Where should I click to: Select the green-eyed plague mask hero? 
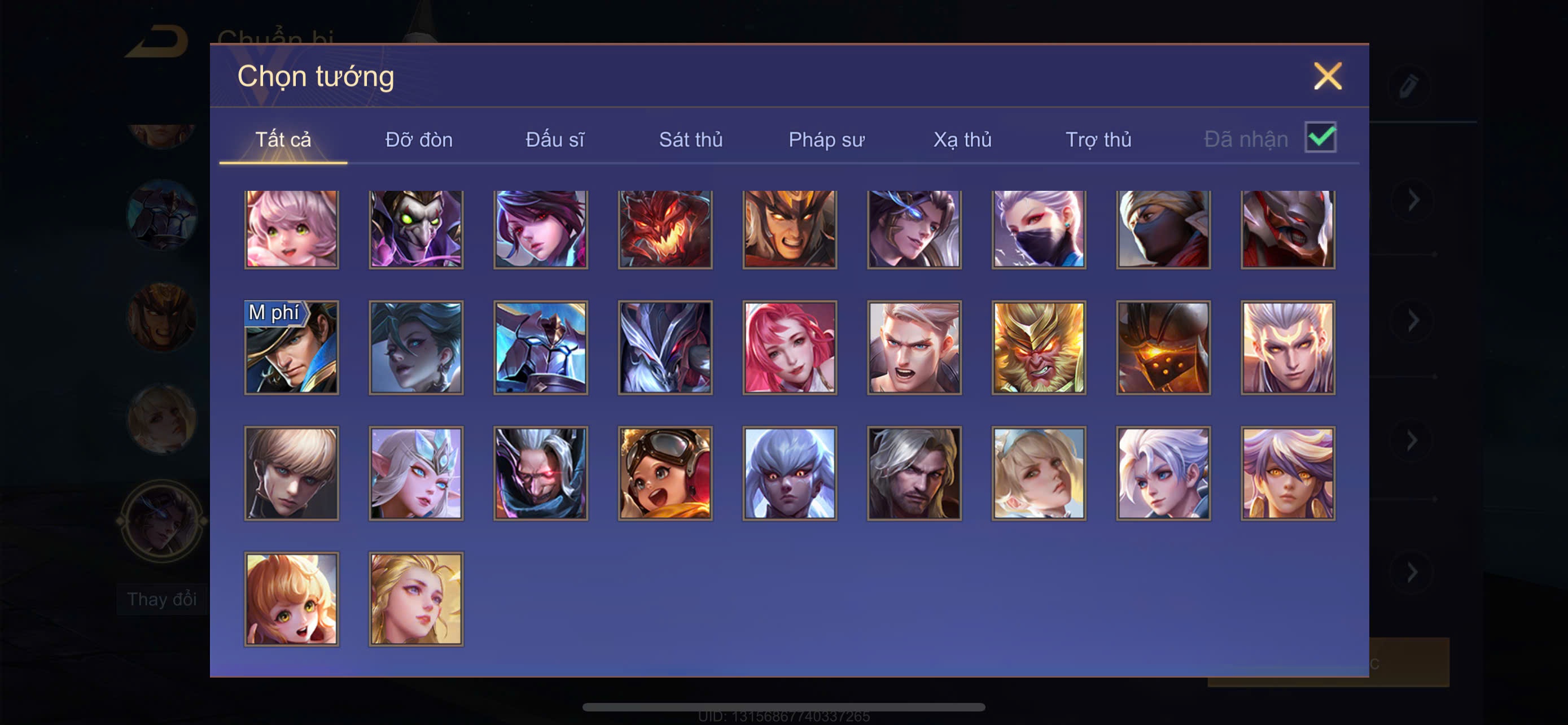pyautogui.click(x=416, y=229)
